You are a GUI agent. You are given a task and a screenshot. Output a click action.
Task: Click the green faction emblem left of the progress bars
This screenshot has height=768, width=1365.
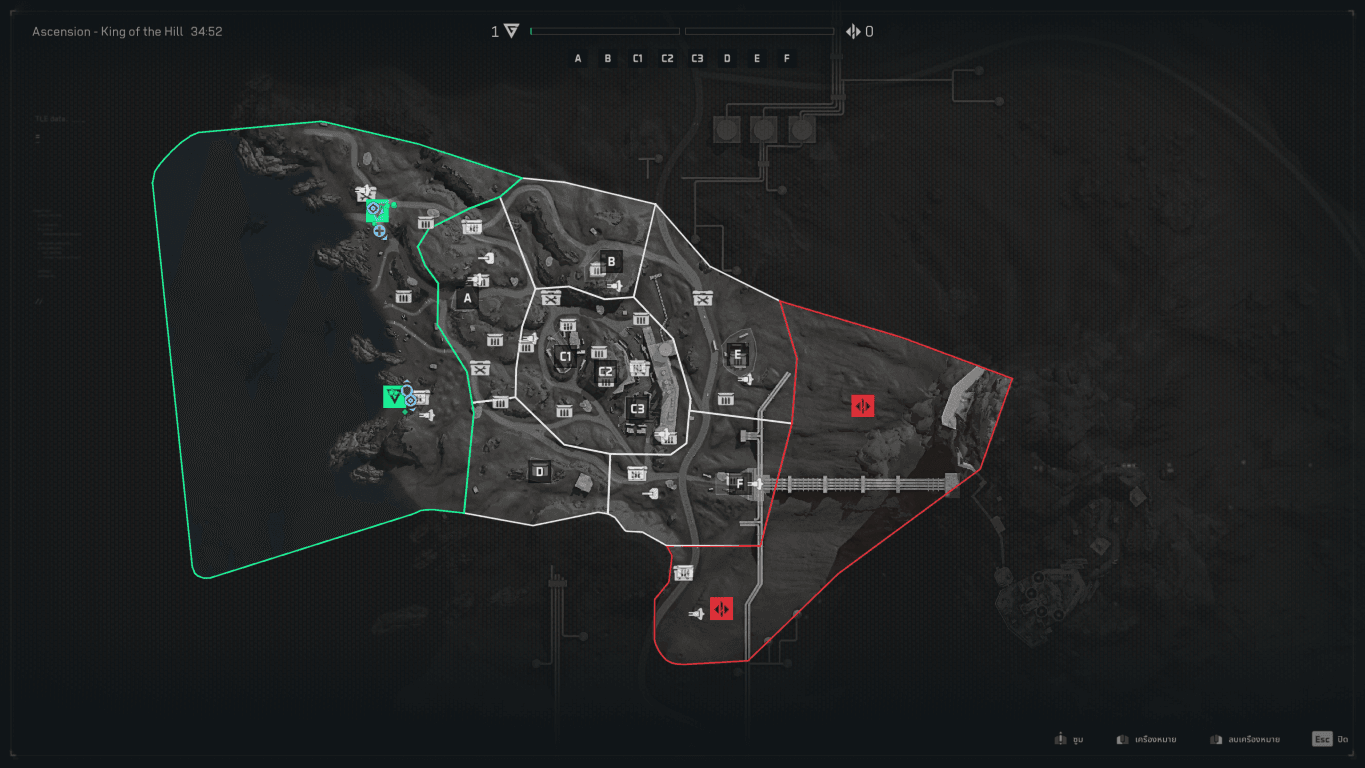509,31
